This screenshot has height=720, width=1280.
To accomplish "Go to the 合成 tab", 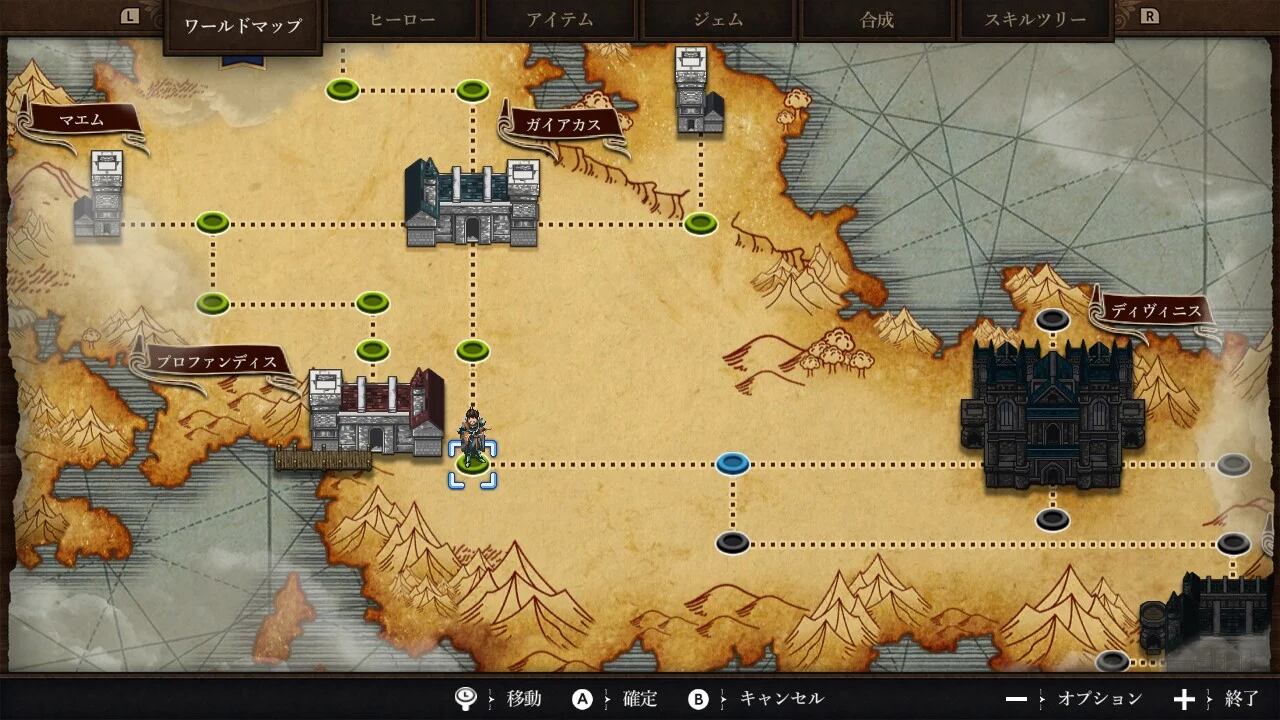I will [x=877, y=20].
